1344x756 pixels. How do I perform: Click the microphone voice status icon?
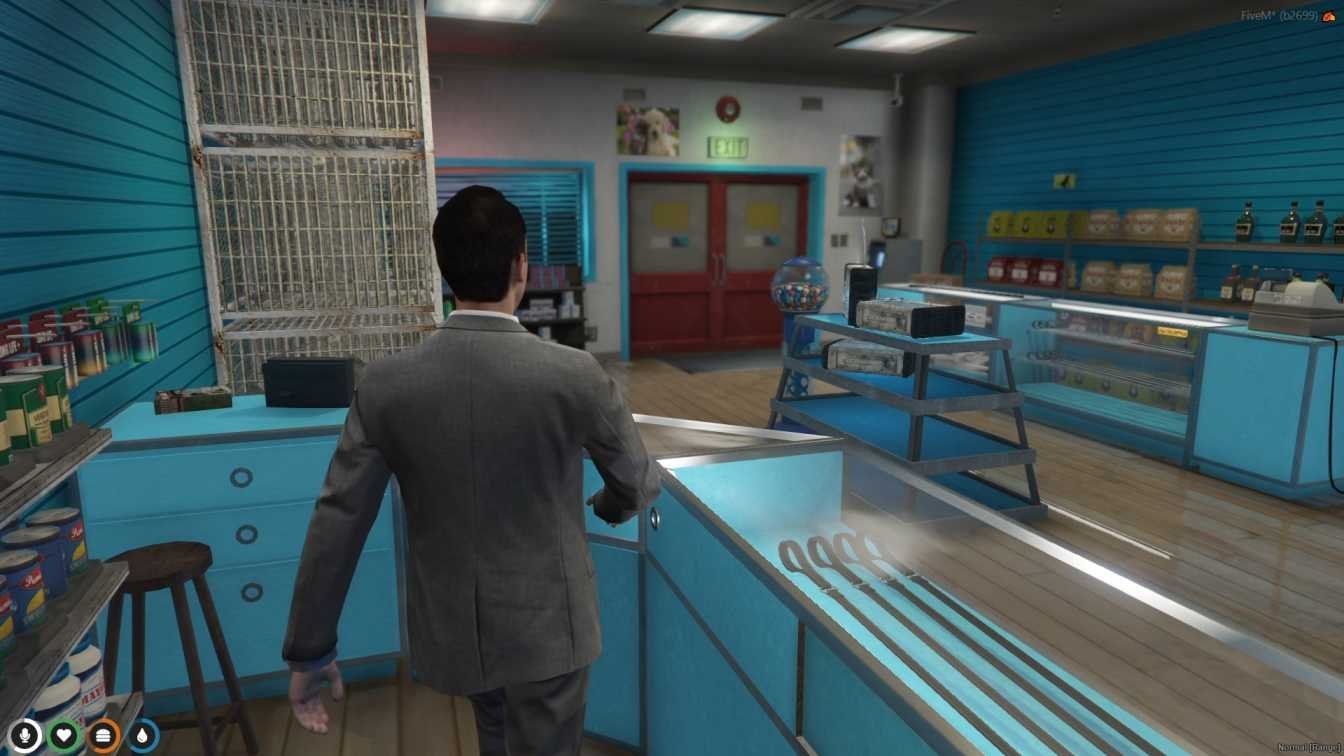point(26,737)
